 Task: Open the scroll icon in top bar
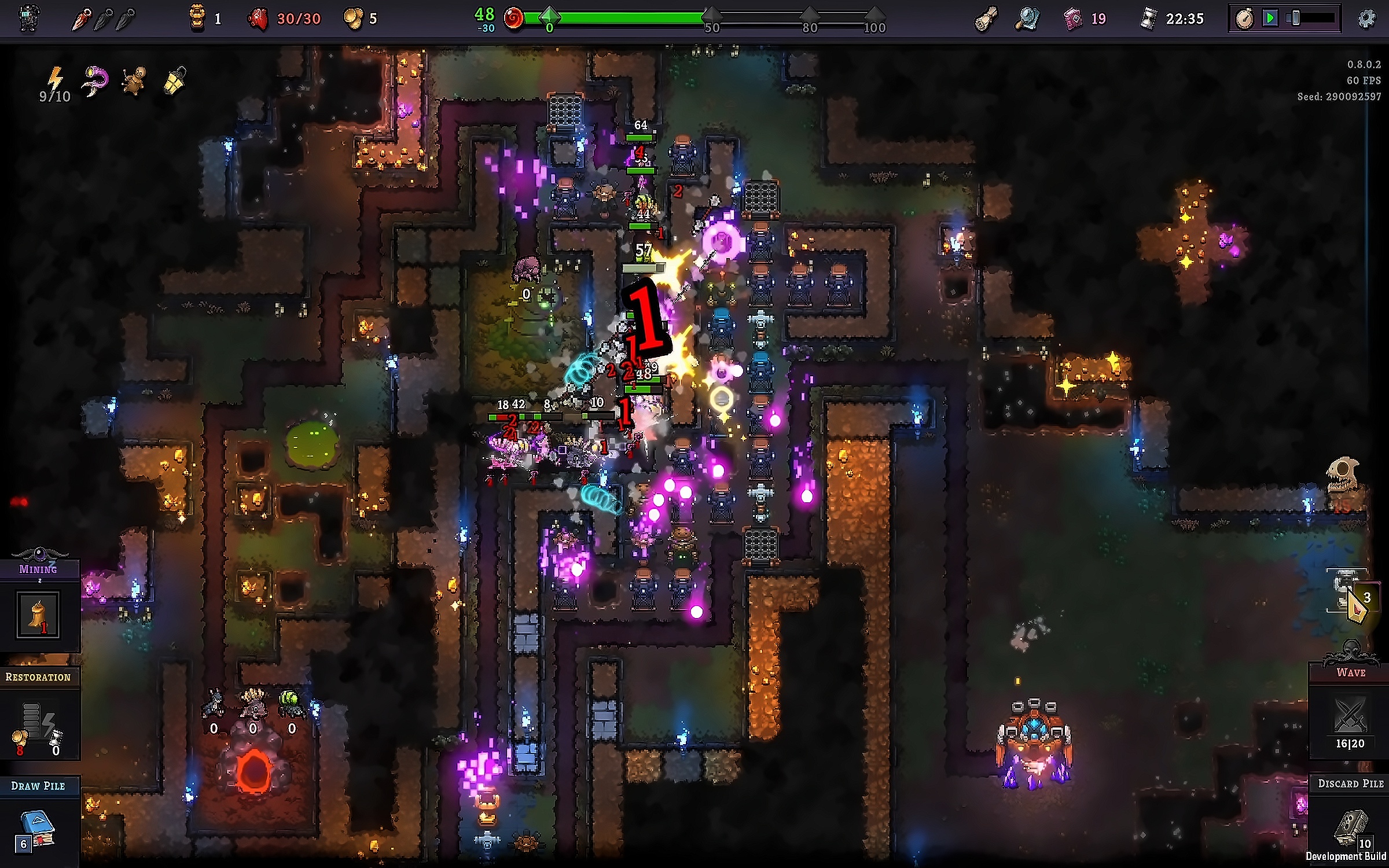pyautogui.click(x=986, y=19)
